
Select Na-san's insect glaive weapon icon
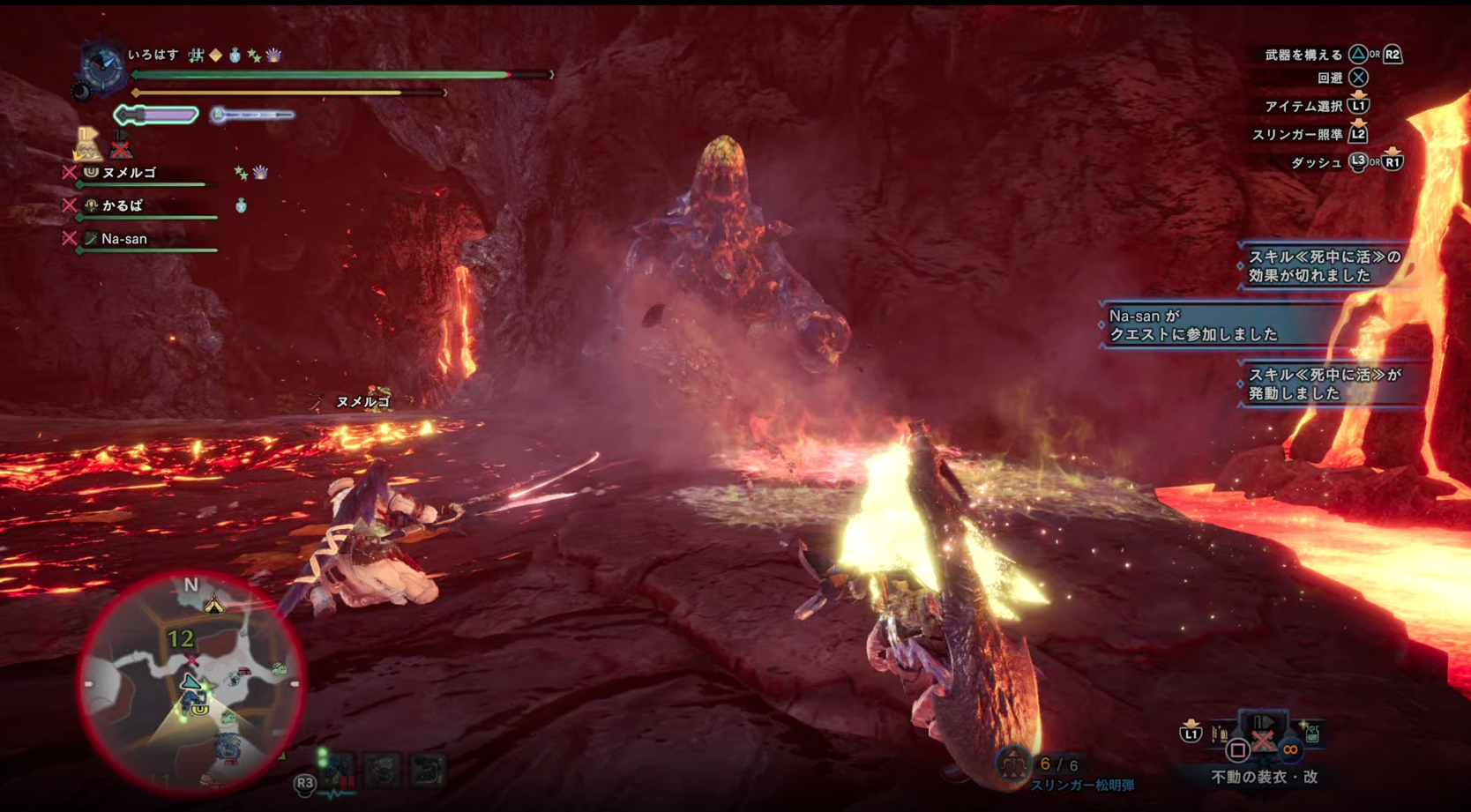(90, 239)
